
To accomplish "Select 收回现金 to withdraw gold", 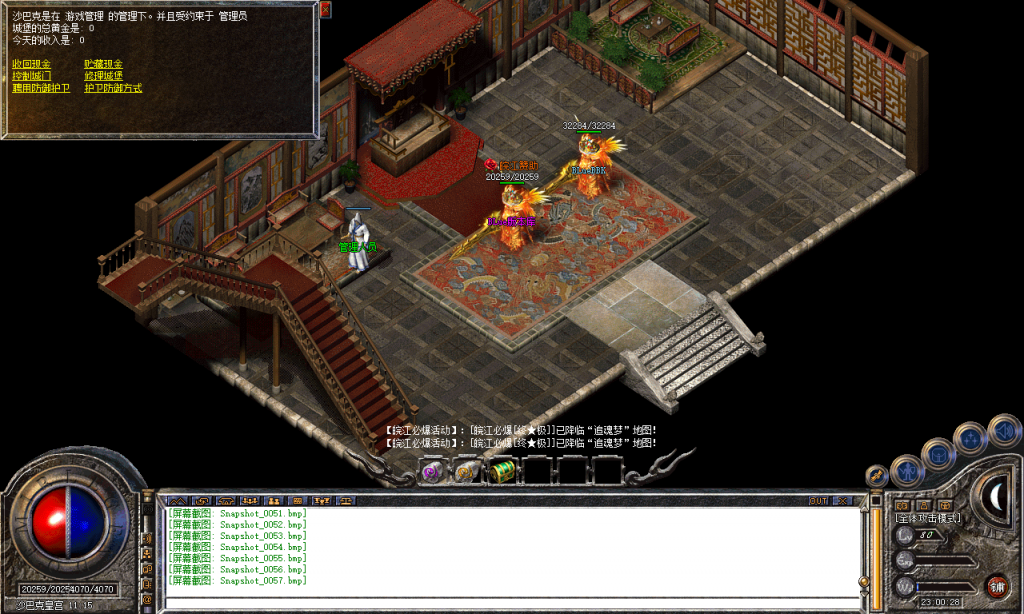I will click(x=31, y=64).
